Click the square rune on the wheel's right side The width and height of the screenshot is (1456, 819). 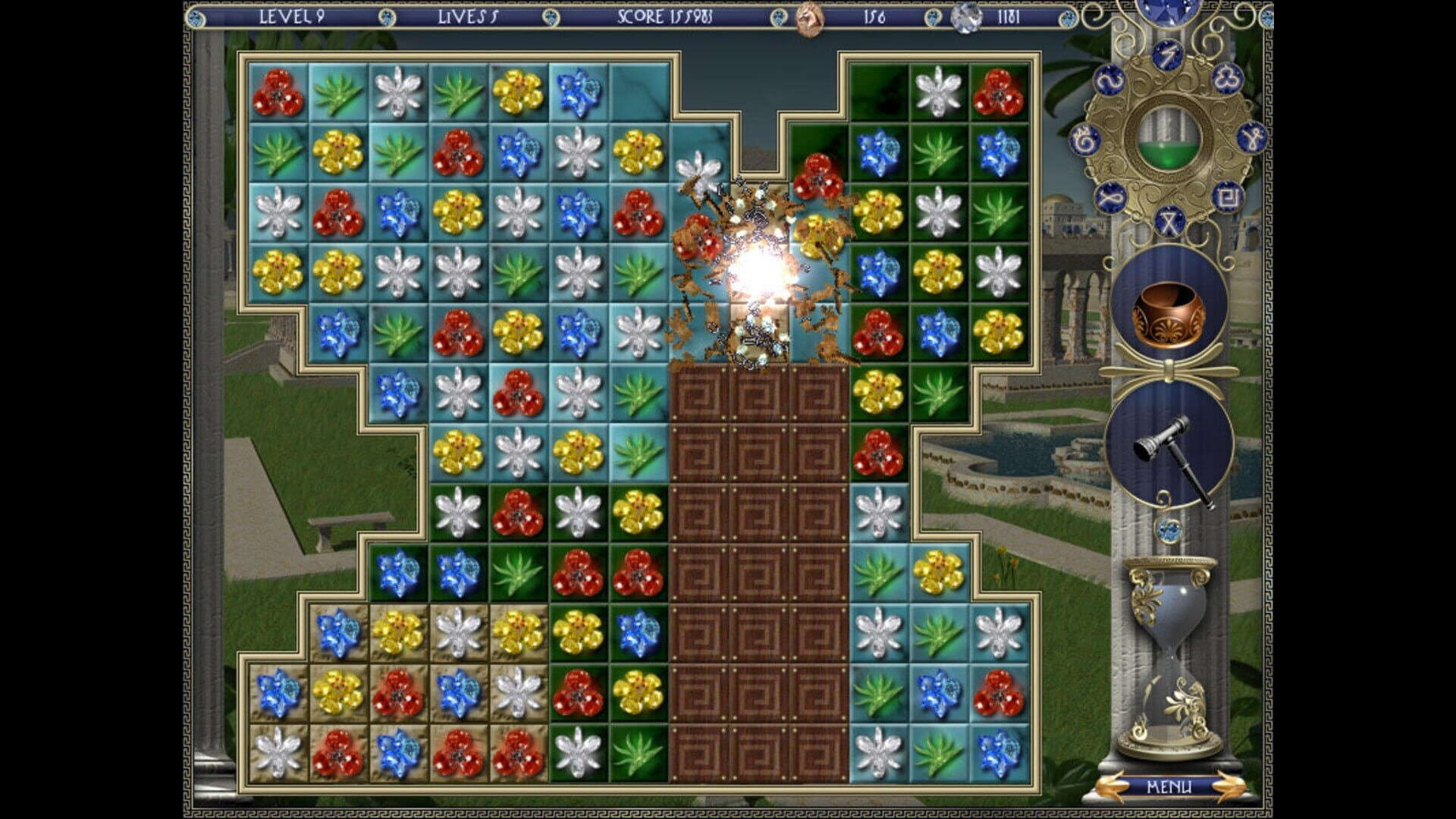tap(1230, 197)
